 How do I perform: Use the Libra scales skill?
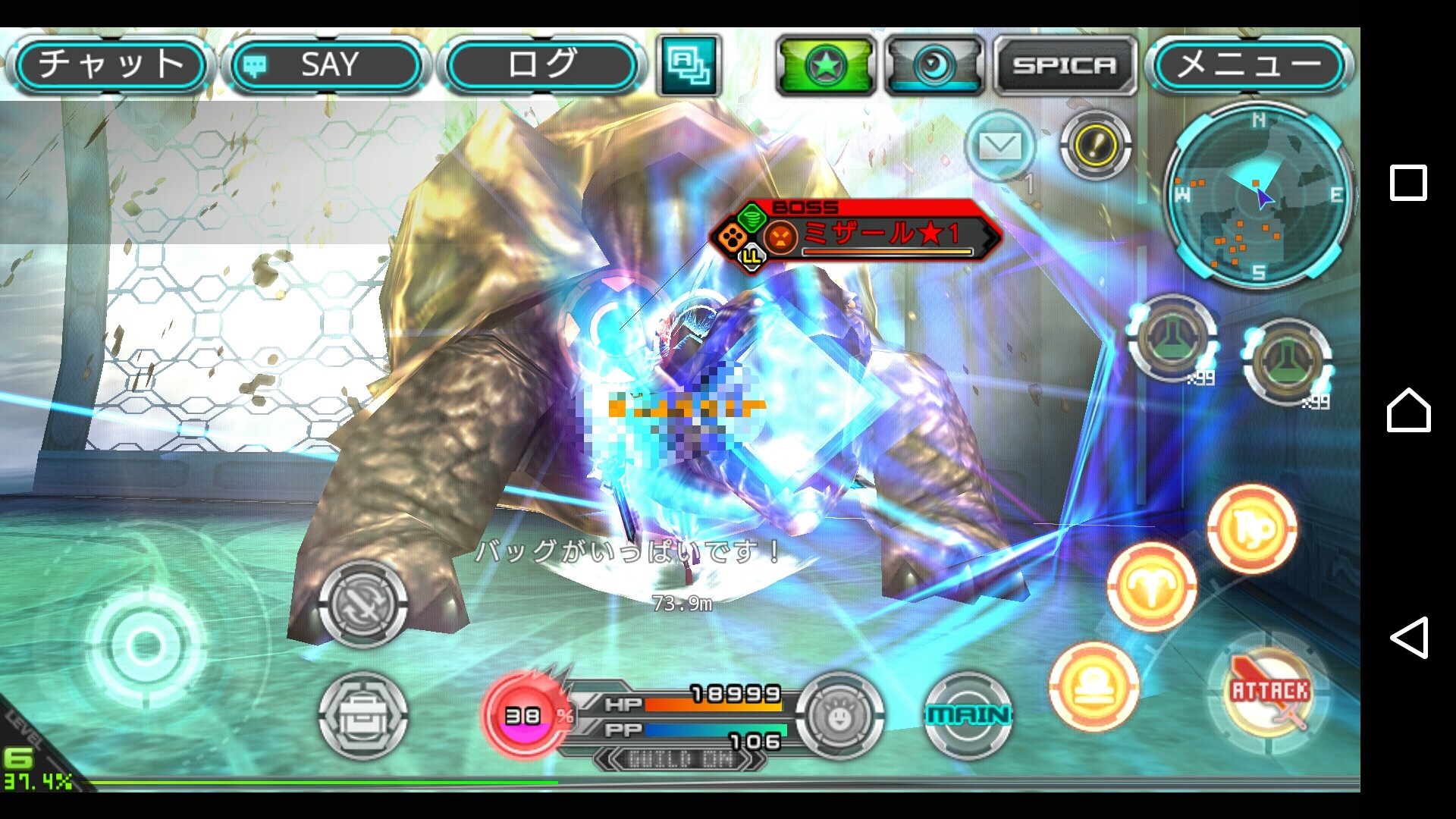coord(1094,686)
